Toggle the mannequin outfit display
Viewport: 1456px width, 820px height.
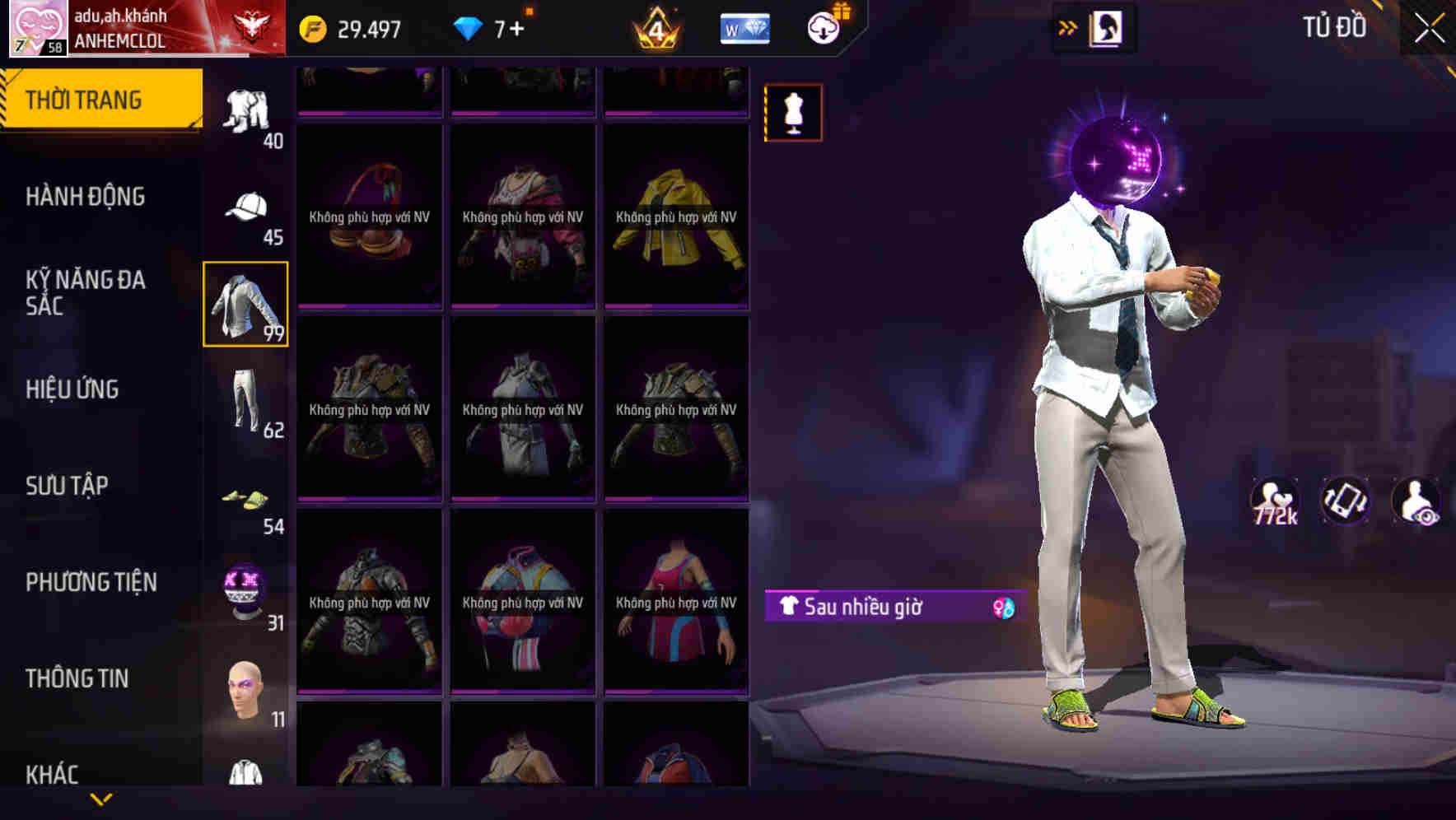793,111
